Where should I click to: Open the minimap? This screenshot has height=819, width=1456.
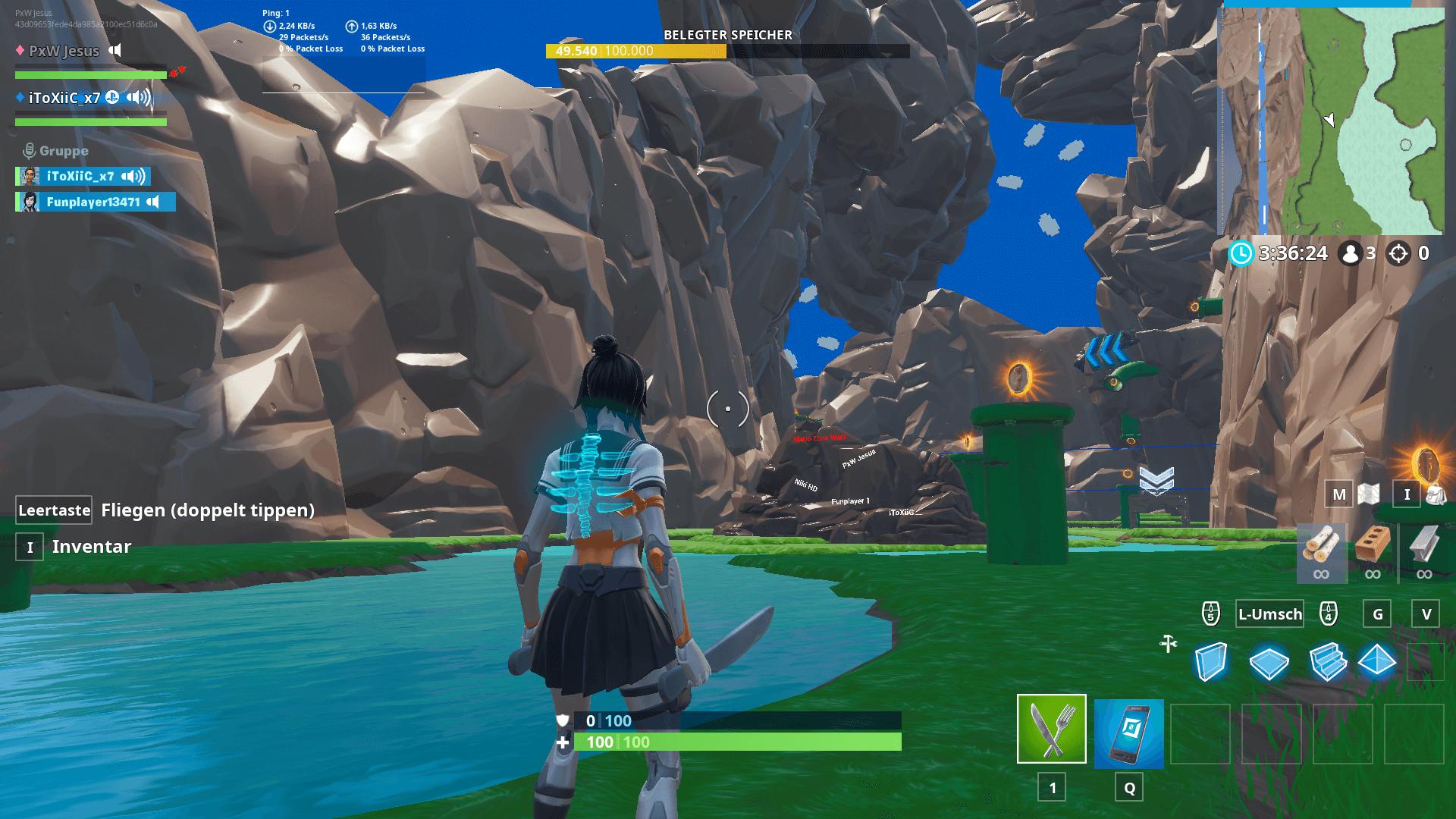pos(1332,121)
